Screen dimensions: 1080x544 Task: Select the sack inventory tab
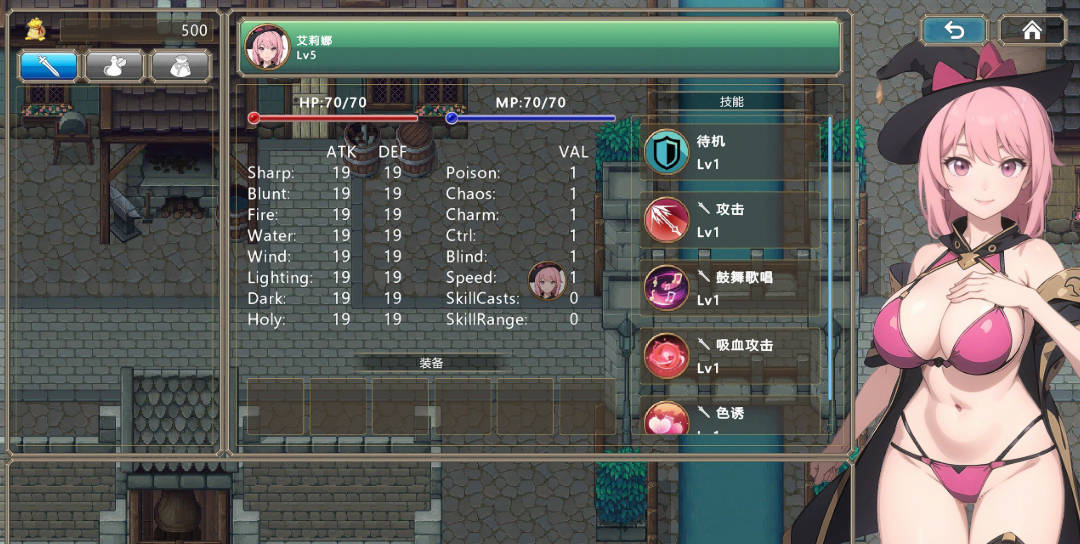(180, 66)
